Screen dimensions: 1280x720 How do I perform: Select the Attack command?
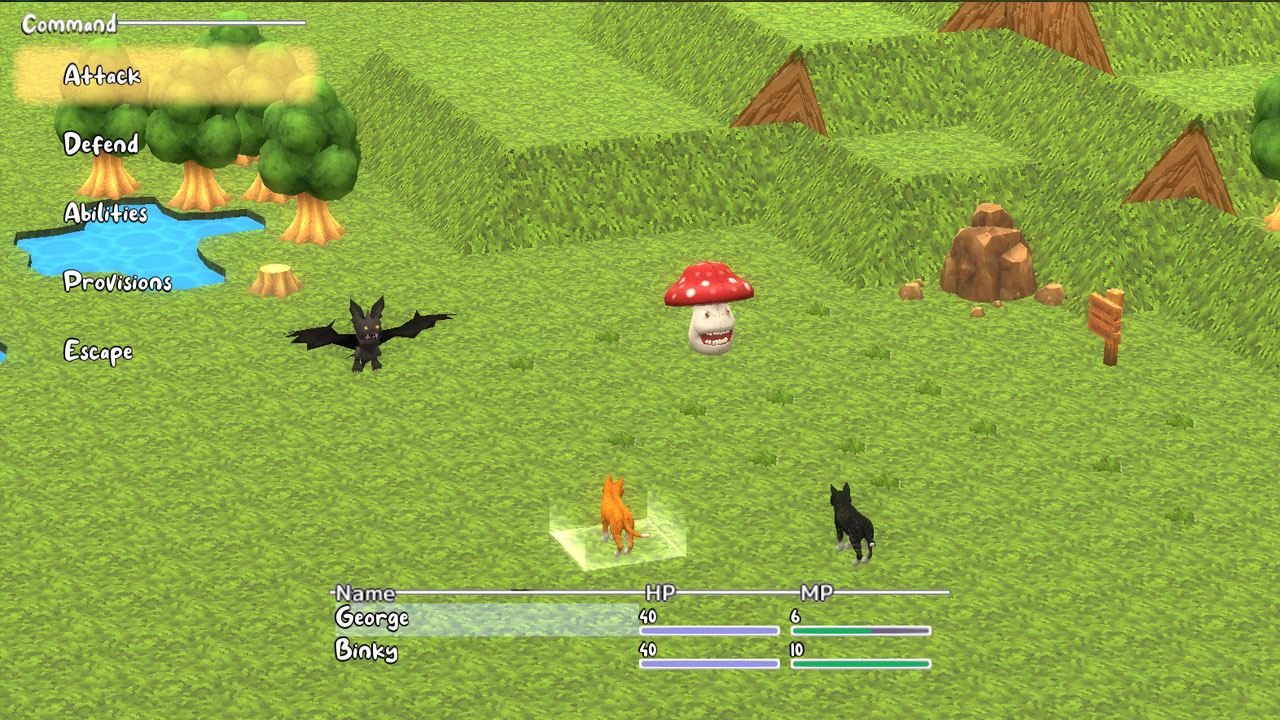coord(100,74)
